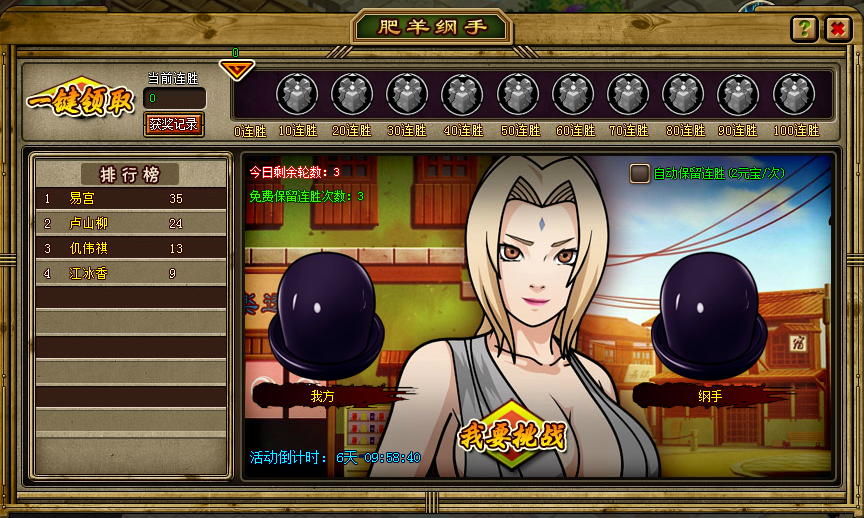Open the help question mark button
Image resolution: width=864 pixels, height=518 pixels.
click(802, 29)
